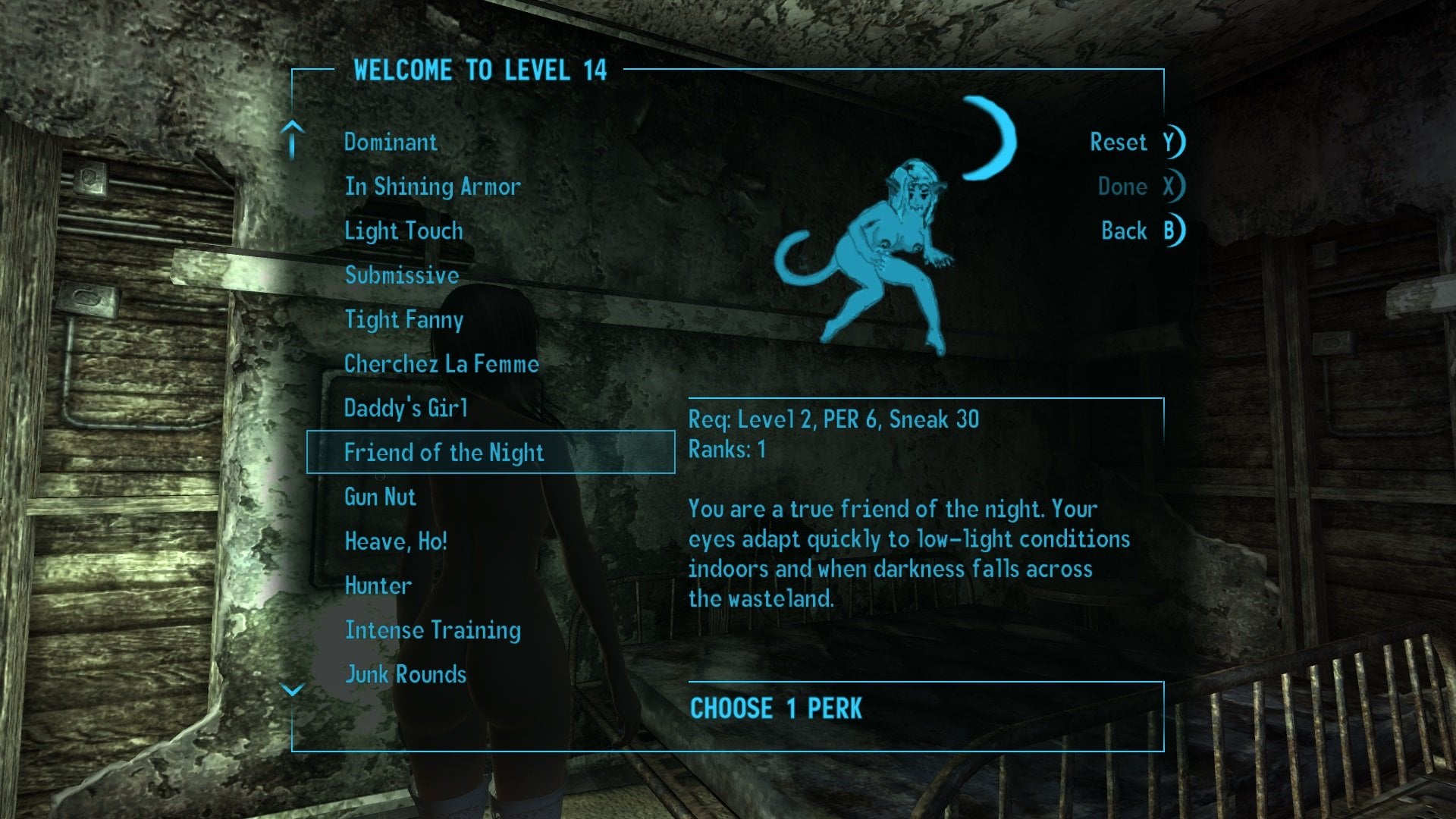Choose the Heave, Ho! perk
Viewport: 1456px width, 819px height.
tap(396, 541)
